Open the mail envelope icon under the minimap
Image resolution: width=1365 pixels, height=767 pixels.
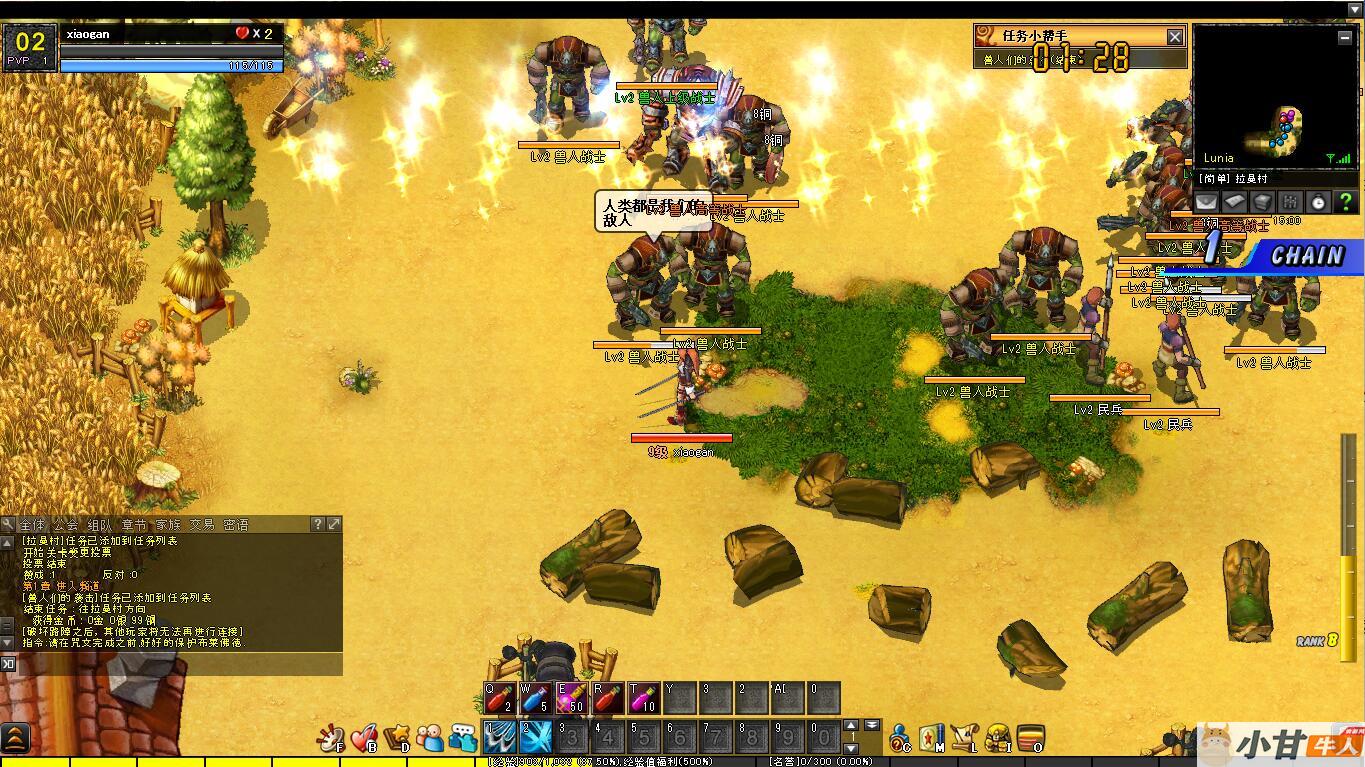pos(1207,201)
